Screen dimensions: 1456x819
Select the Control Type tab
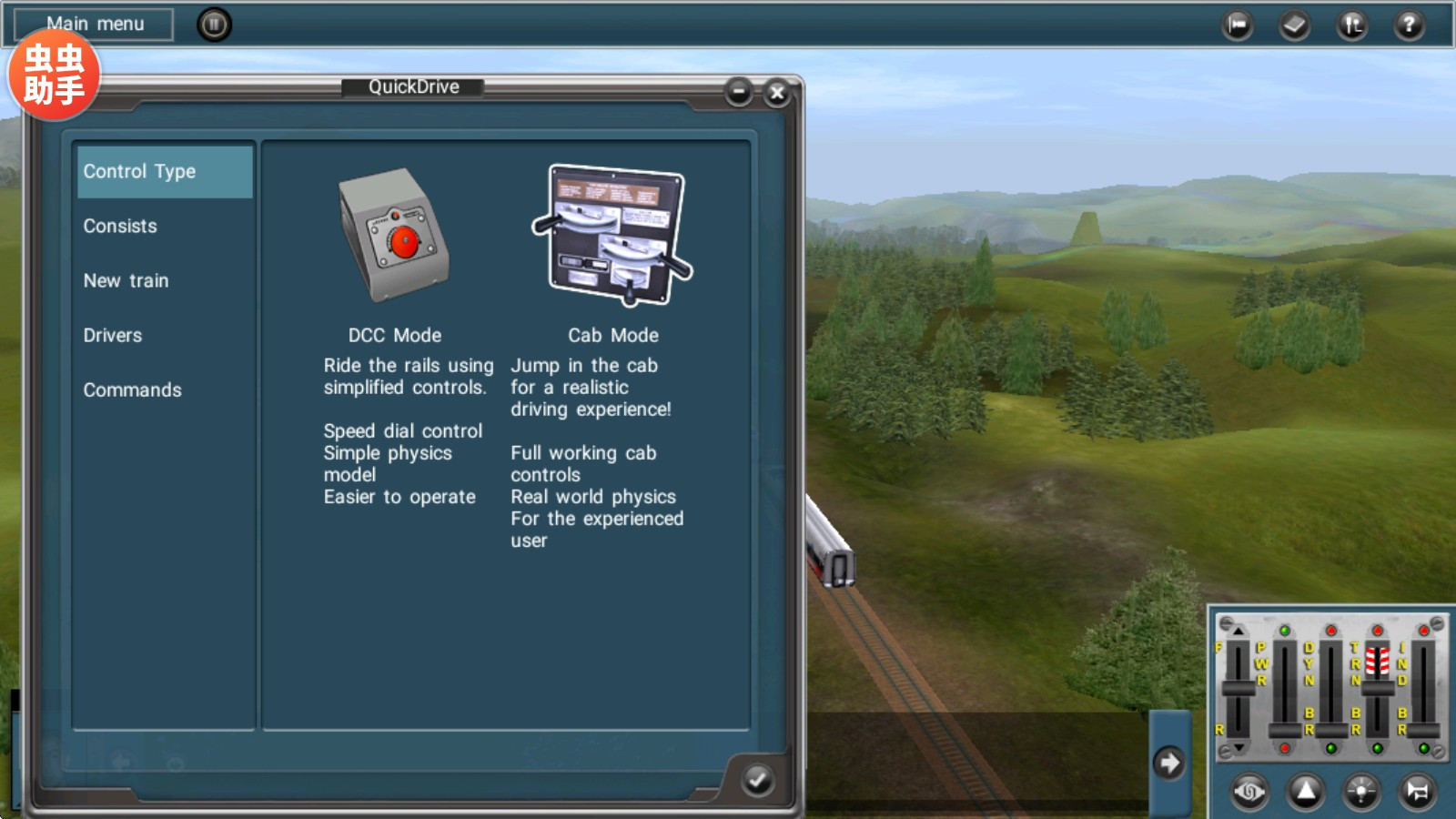click(x=164, y=172)
